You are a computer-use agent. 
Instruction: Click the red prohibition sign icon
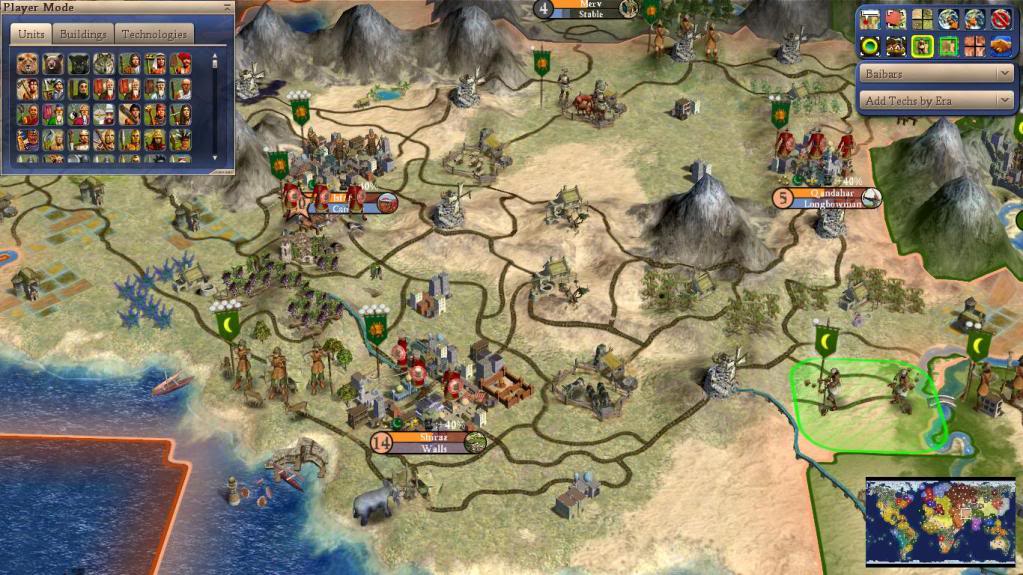[999, 18]
